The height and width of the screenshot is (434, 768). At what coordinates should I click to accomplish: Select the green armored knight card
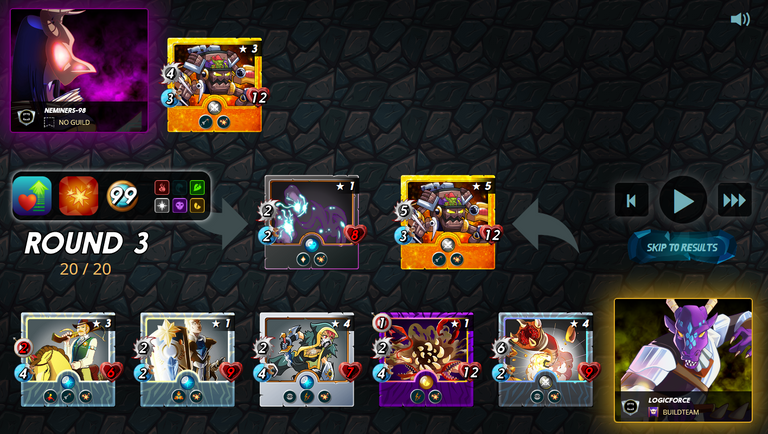click(x=307, y=359)
